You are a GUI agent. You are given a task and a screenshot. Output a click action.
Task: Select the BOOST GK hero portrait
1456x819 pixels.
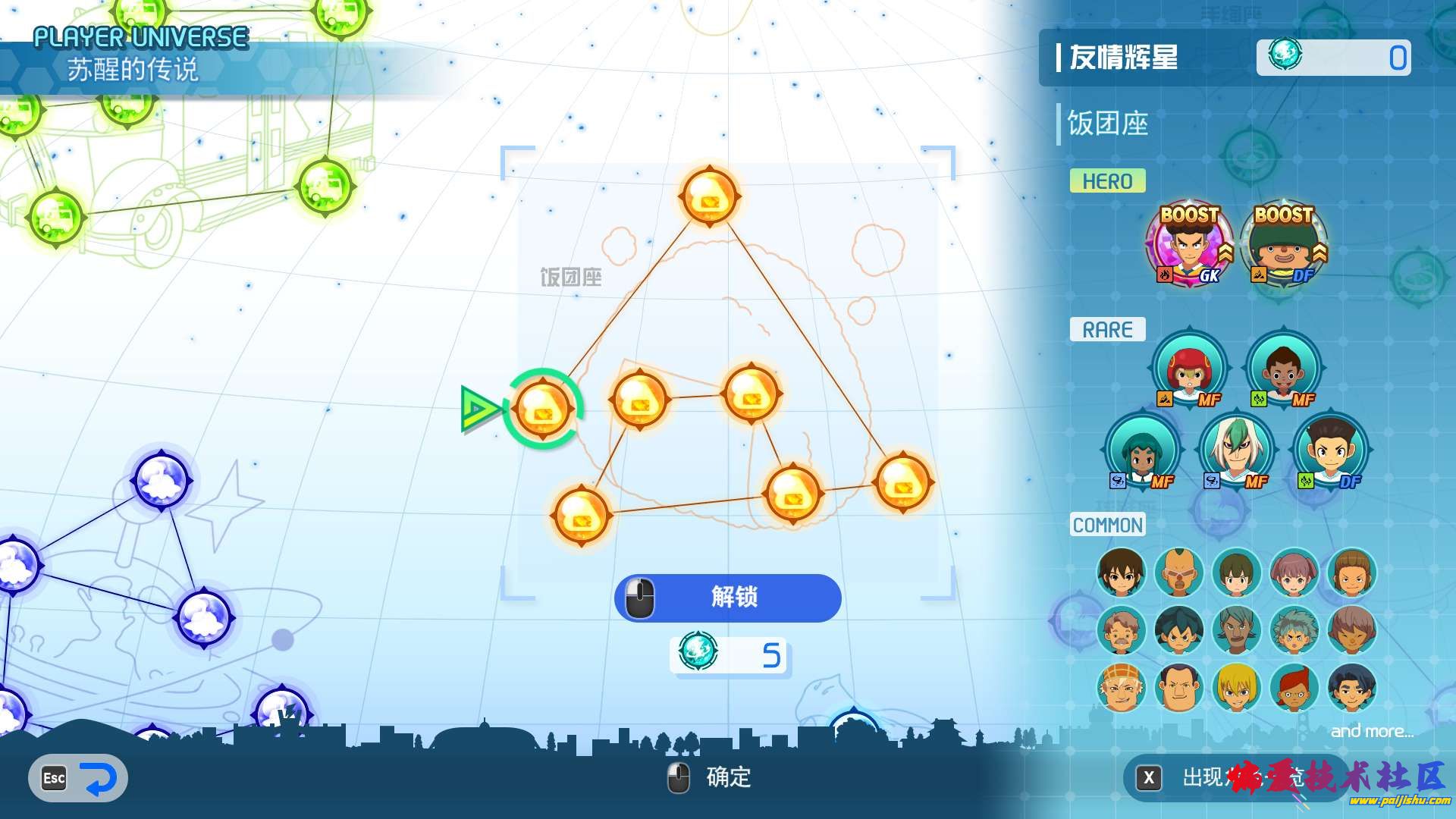coord(1188,246)
